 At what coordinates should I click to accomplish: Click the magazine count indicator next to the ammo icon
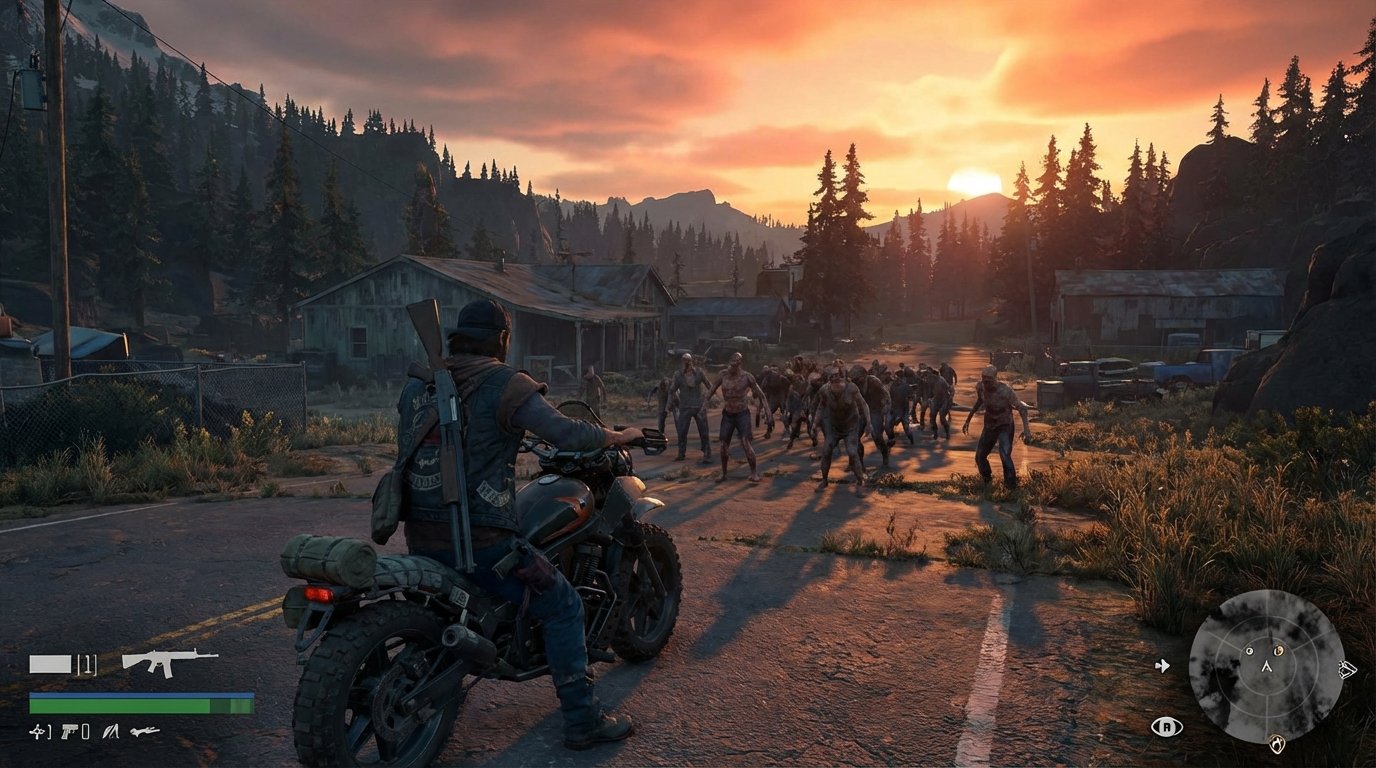click(87, 664)
